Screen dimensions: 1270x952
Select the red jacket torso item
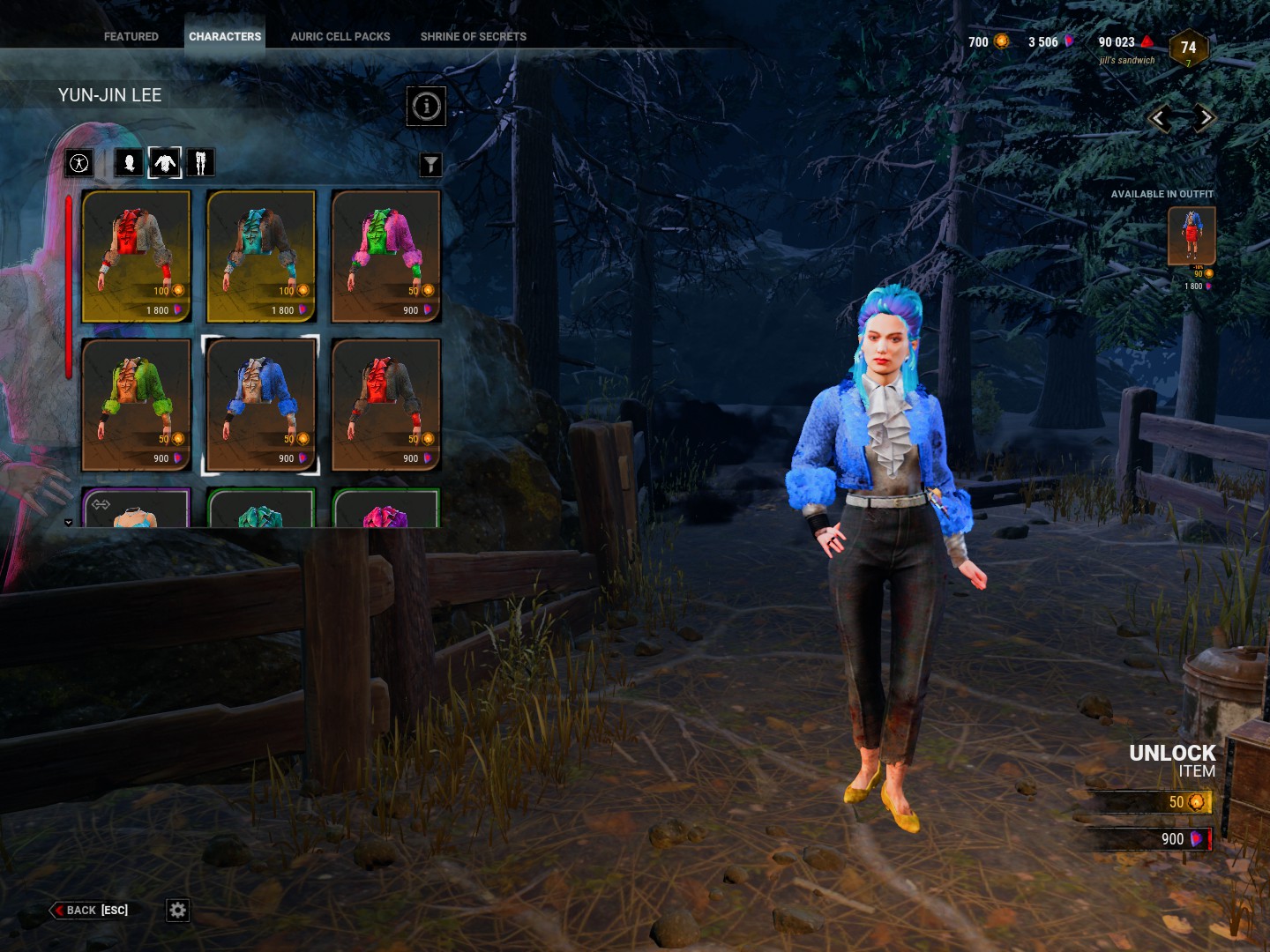pos(136,256)
